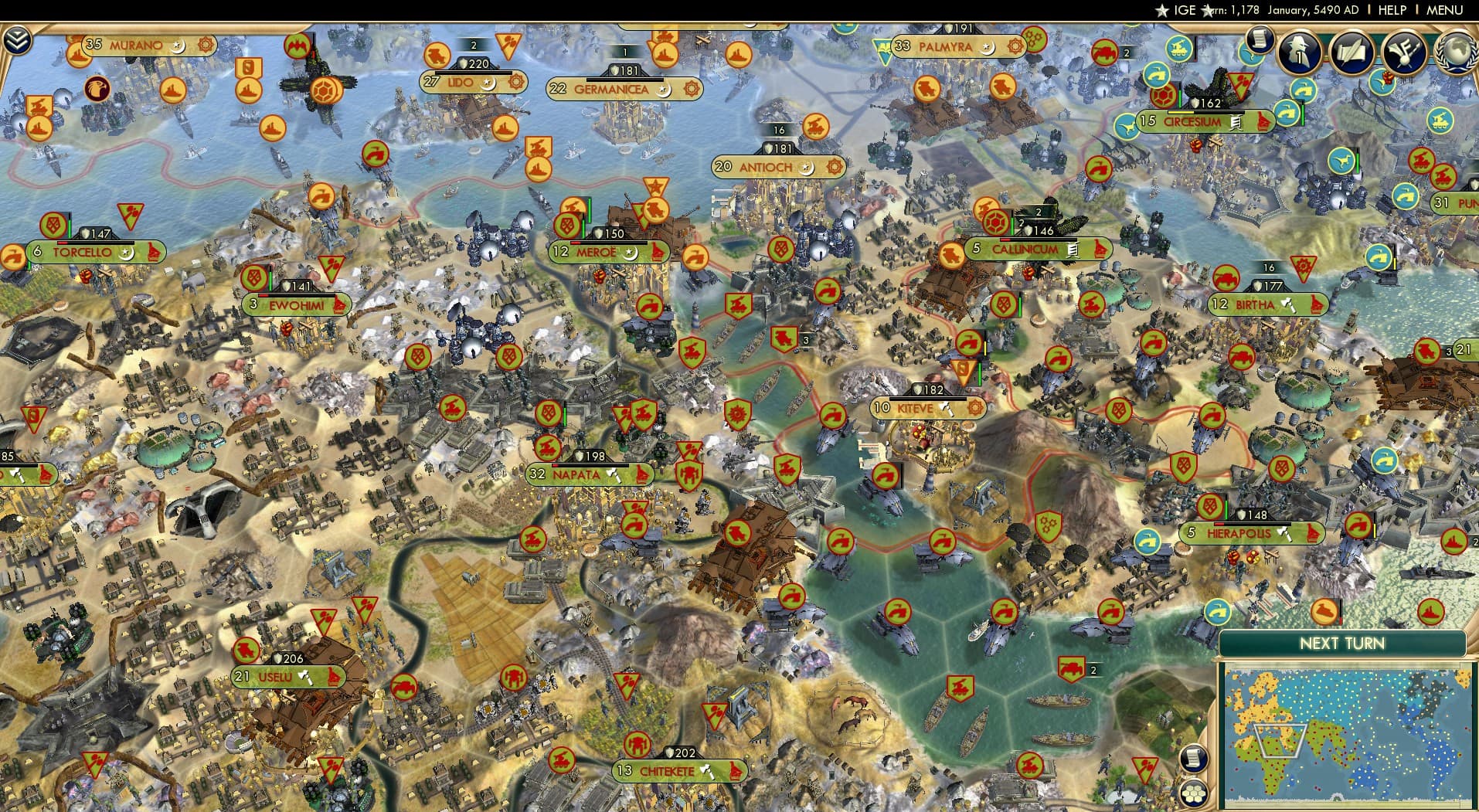Click the scroll icon above the minimap
Viewport: 1479px width, 812px height.
(1194, 759)
